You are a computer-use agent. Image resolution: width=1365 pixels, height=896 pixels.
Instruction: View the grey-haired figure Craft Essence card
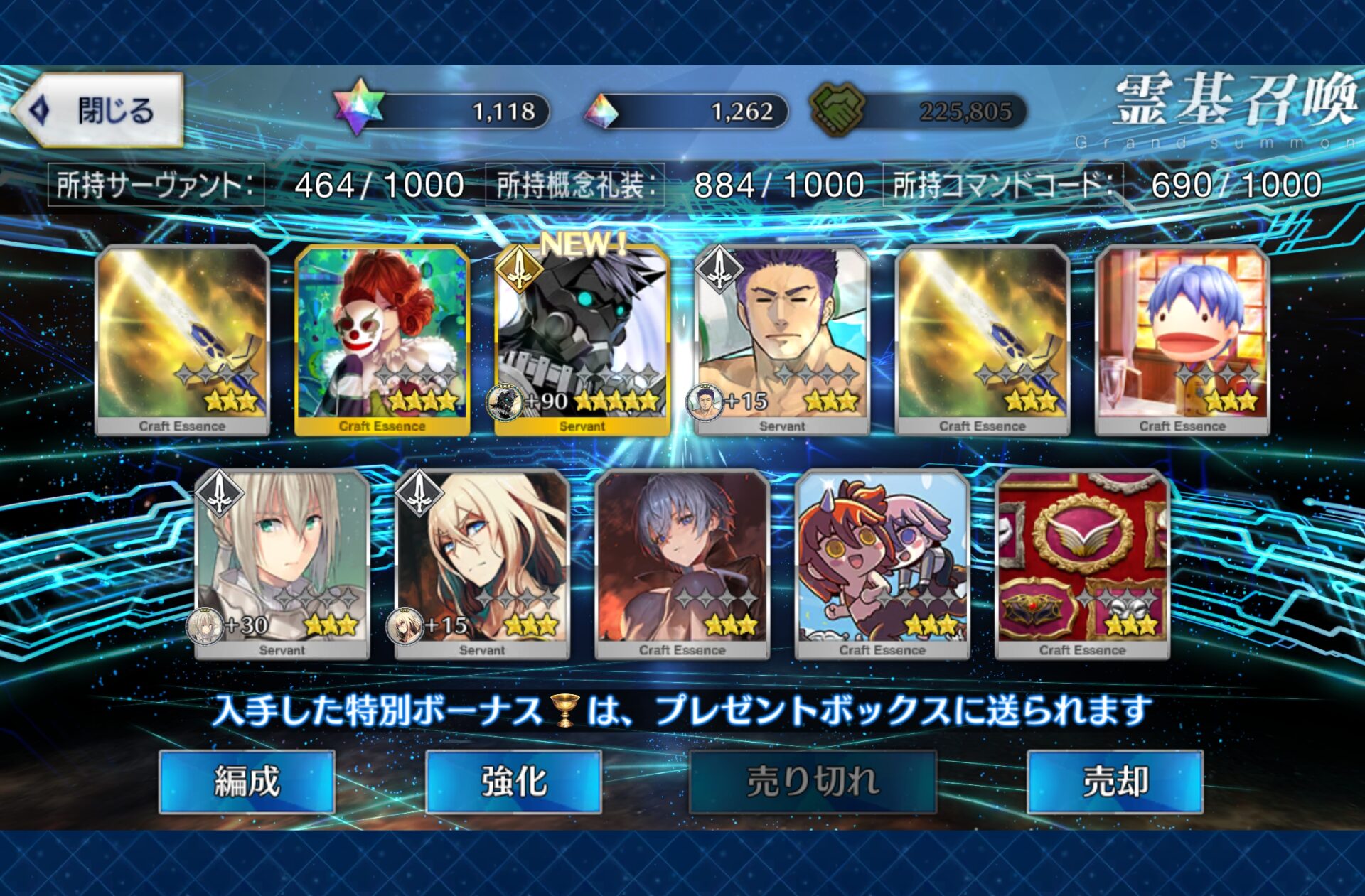click(682, 563)
